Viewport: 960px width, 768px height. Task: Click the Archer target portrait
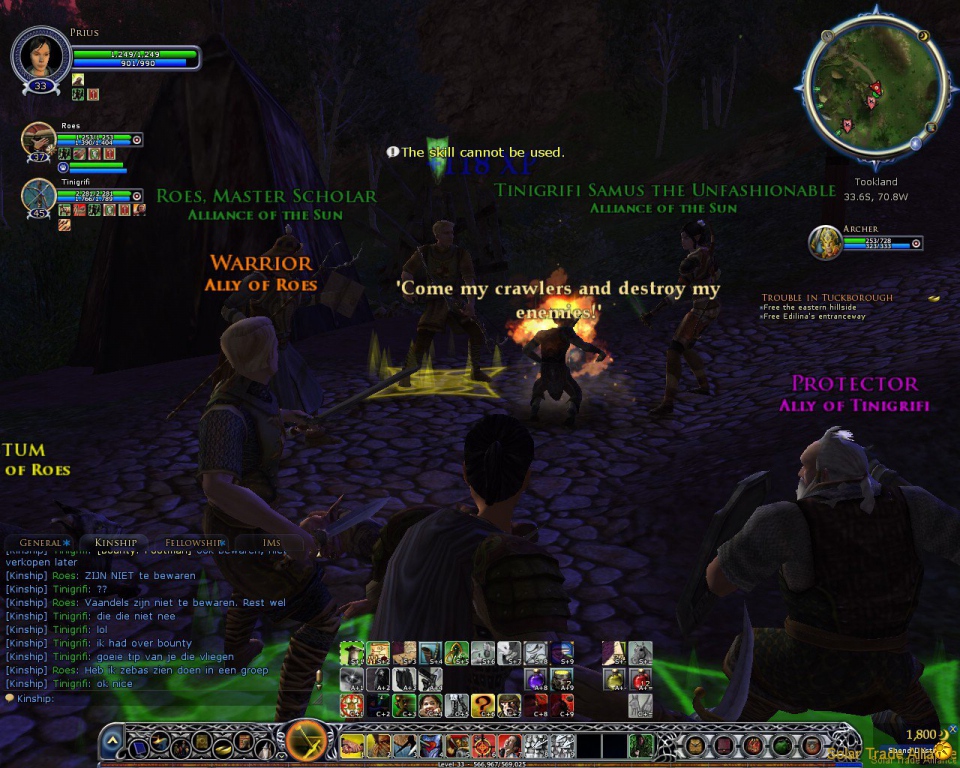pos(825,242)
